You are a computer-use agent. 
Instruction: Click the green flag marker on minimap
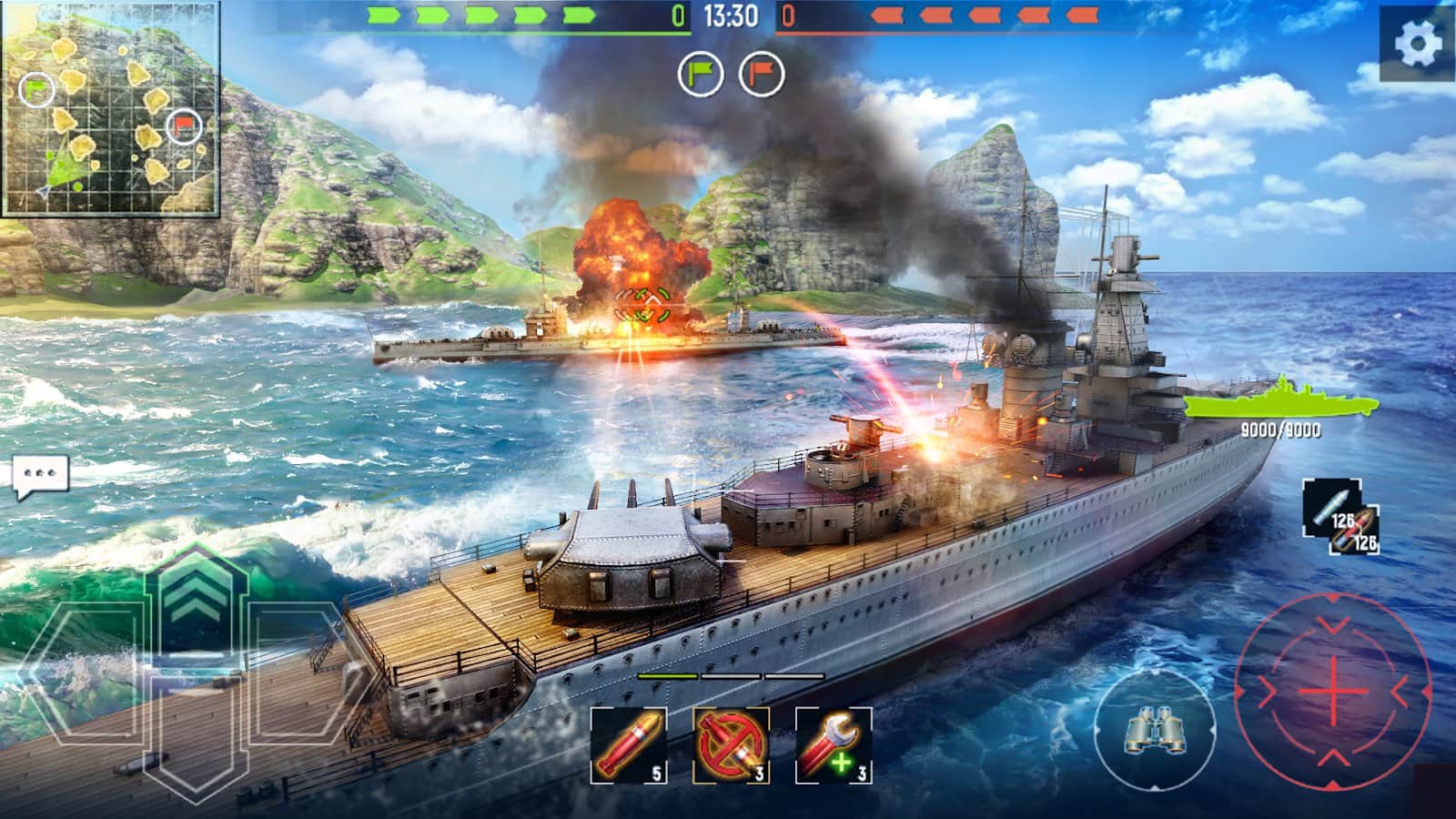point(36,88)
